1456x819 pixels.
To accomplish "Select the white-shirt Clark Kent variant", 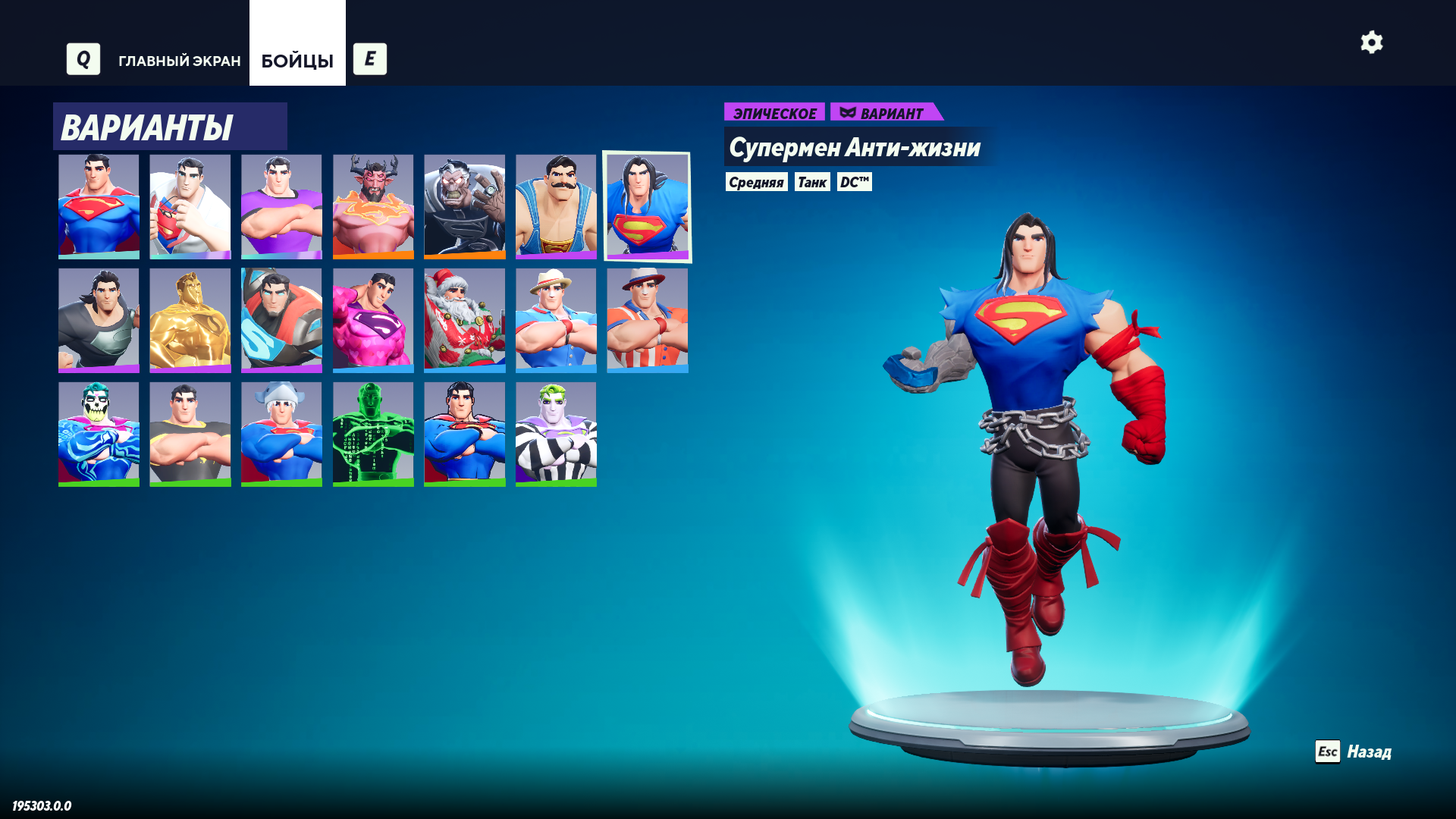I will click(190, 206).
